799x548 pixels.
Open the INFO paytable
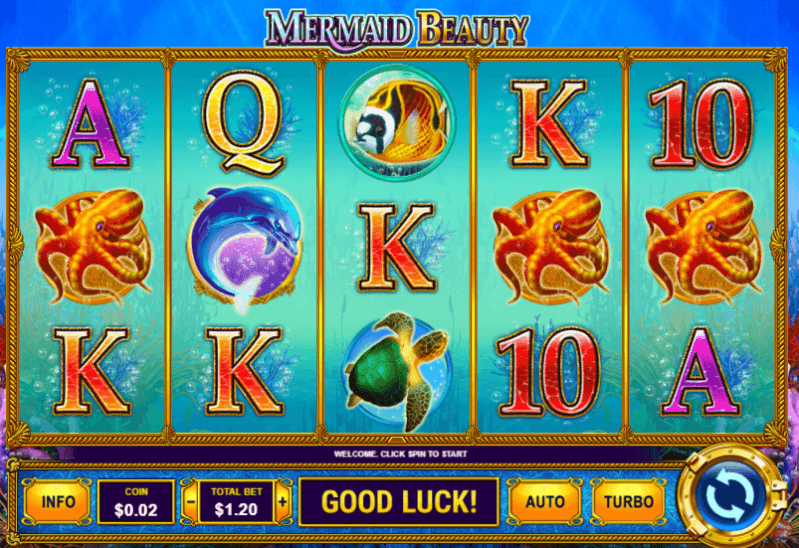tap(57, 501)
